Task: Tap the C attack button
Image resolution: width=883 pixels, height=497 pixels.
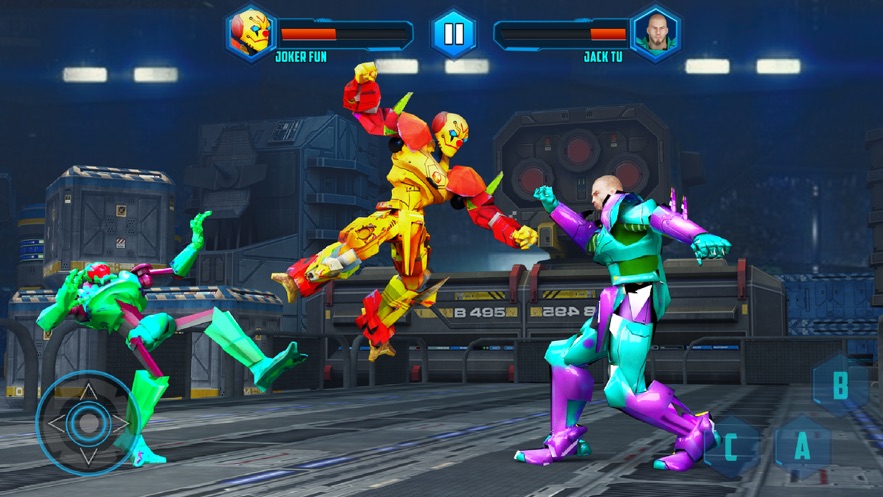Action: (x=731, y=447)
